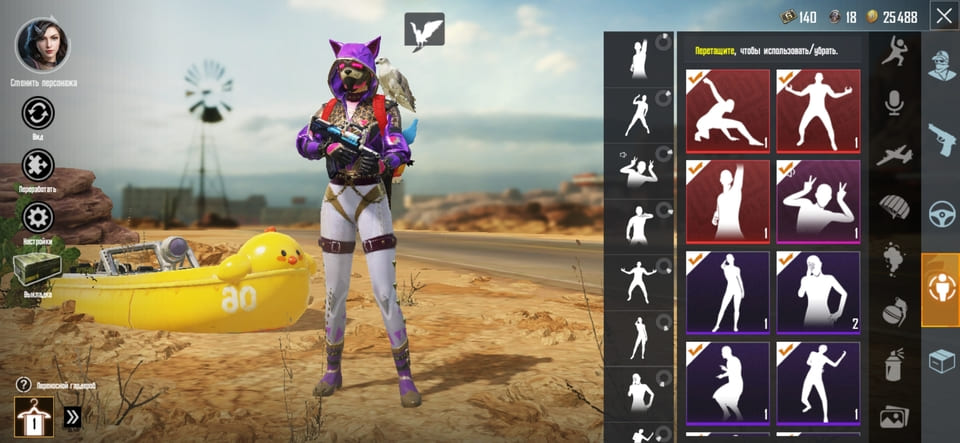Open the box crate tab
Screen dimensions: 960x443
click(940, 359)
